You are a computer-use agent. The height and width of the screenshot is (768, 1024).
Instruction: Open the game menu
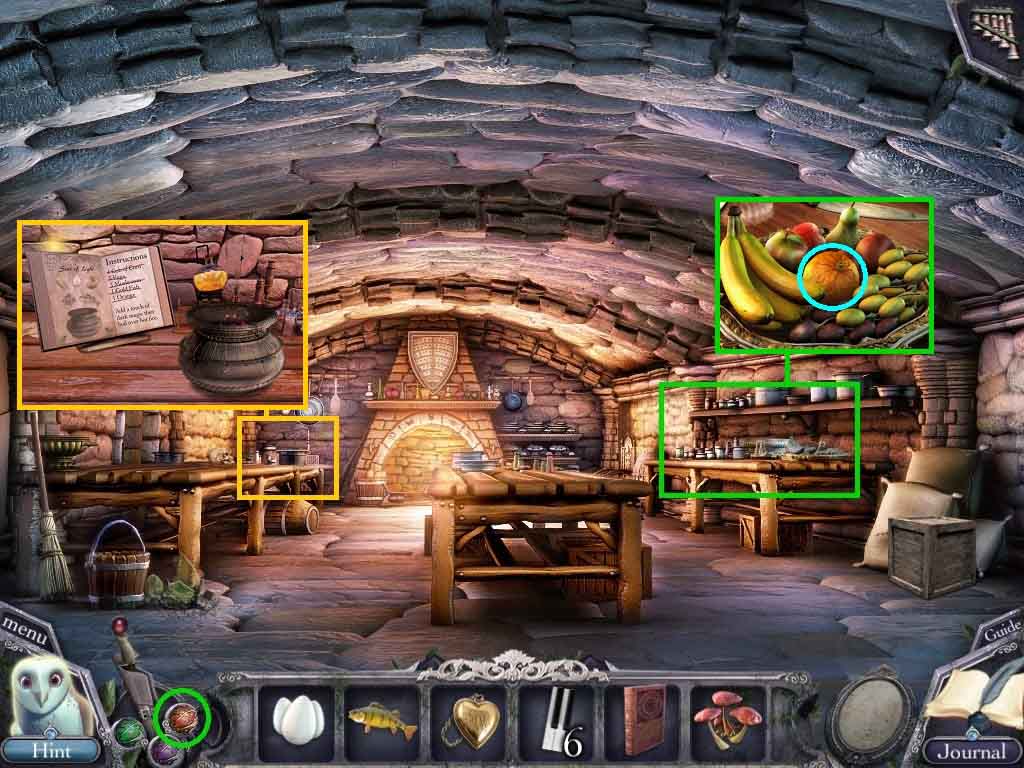(x=22, y=628)
